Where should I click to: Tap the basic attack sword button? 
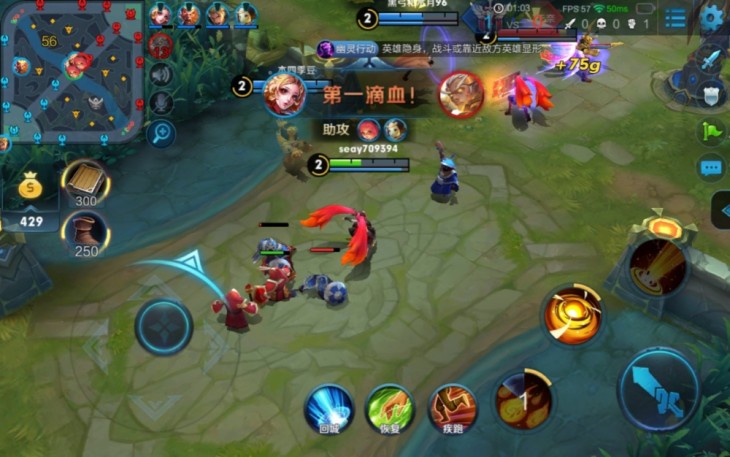coord(658,390)
